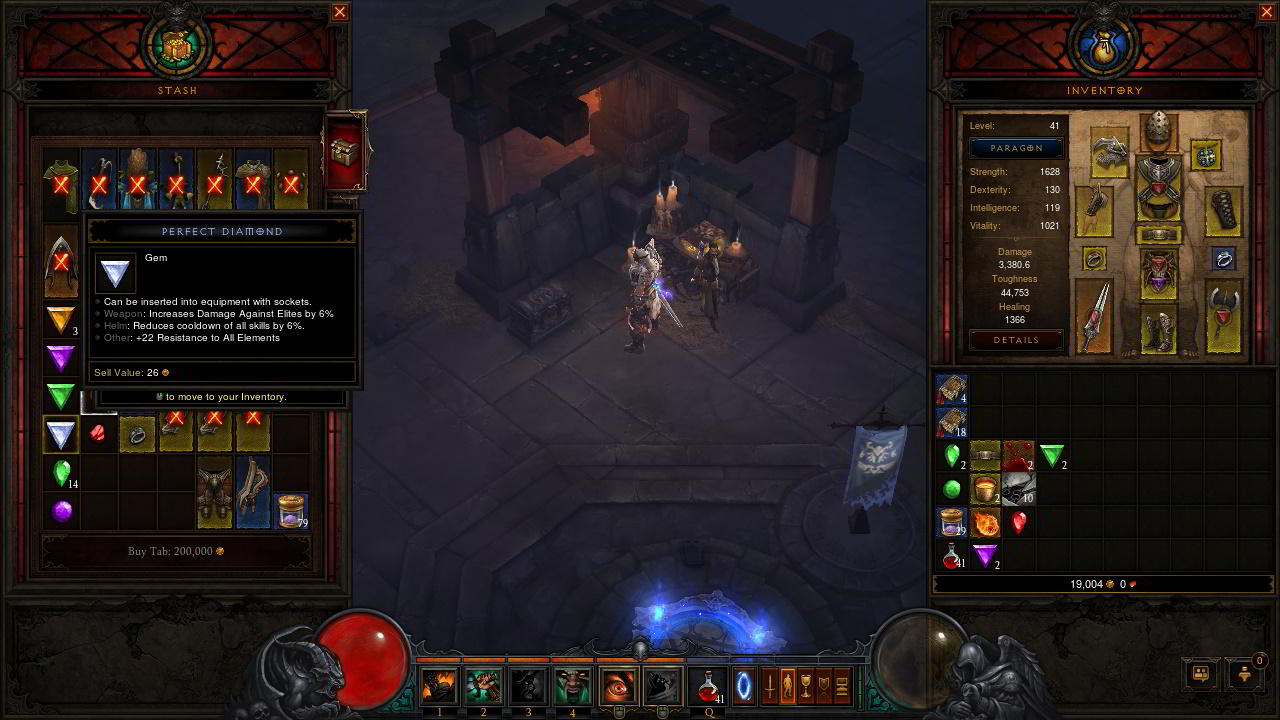Close the Stash panel

coord(340,12)
